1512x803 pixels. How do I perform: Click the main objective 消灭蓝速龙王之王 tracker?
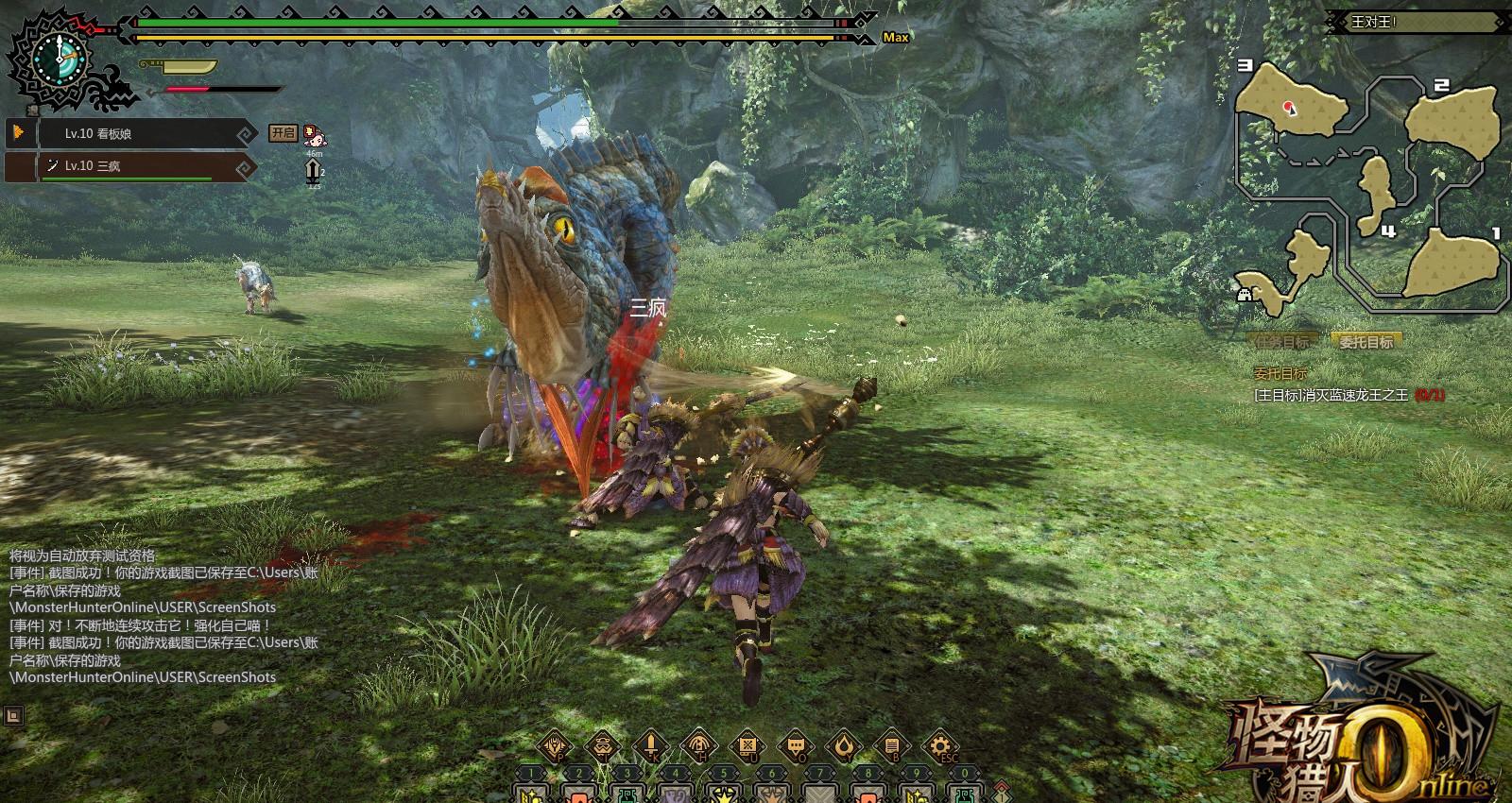coord(1348,395)
